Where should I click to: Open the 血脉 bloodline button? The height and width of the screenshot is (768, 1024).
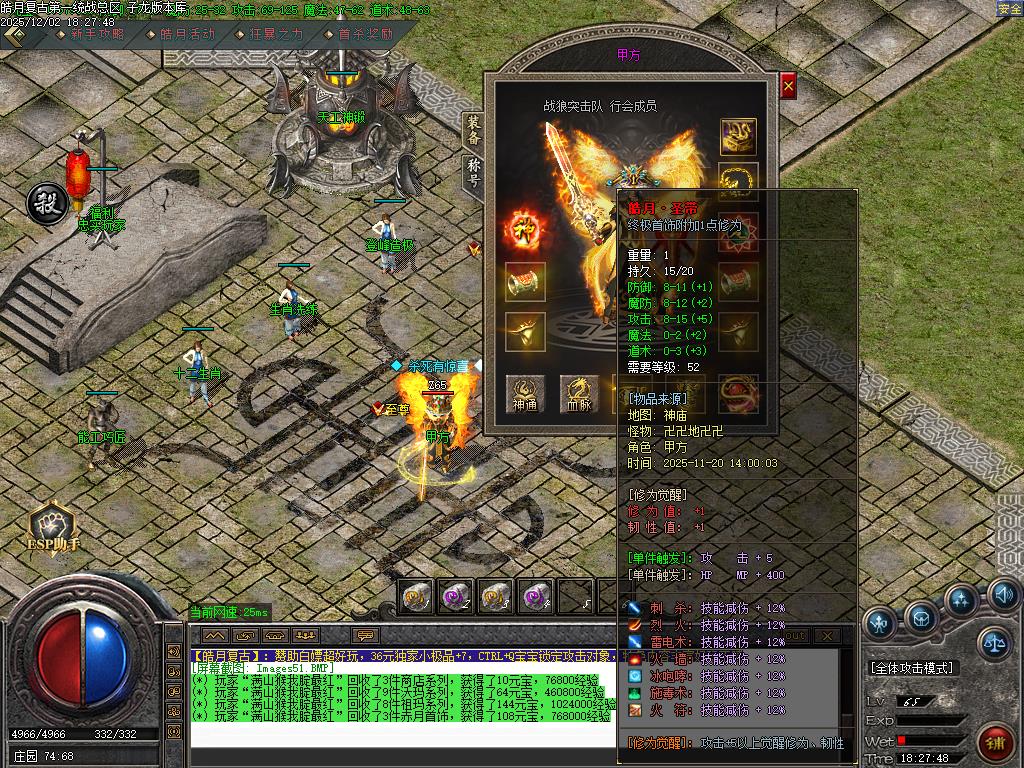point(577,394)
